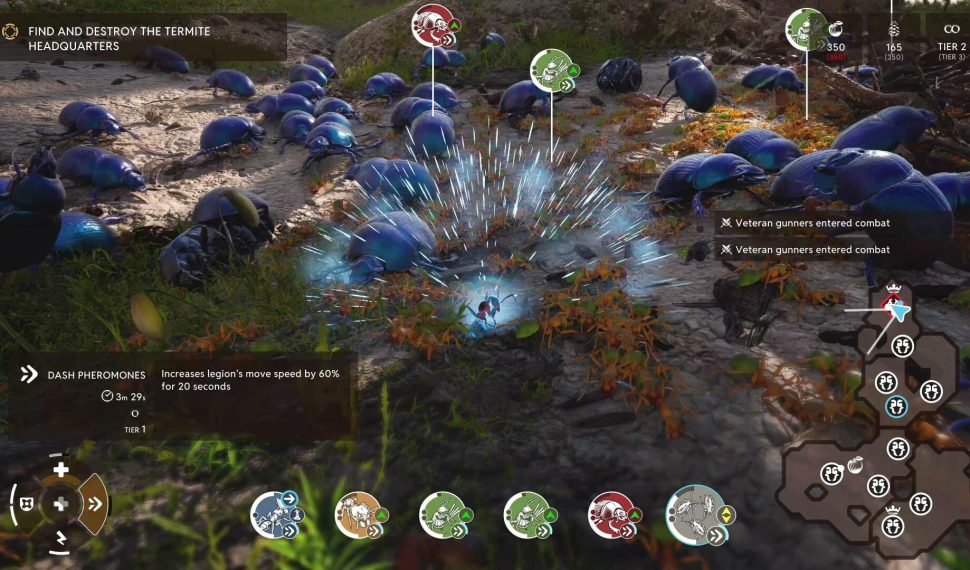Select the white-ringed grey legion in the bottom bar
The height and width of the screenshot is (570, 970).
pos(697,514)
